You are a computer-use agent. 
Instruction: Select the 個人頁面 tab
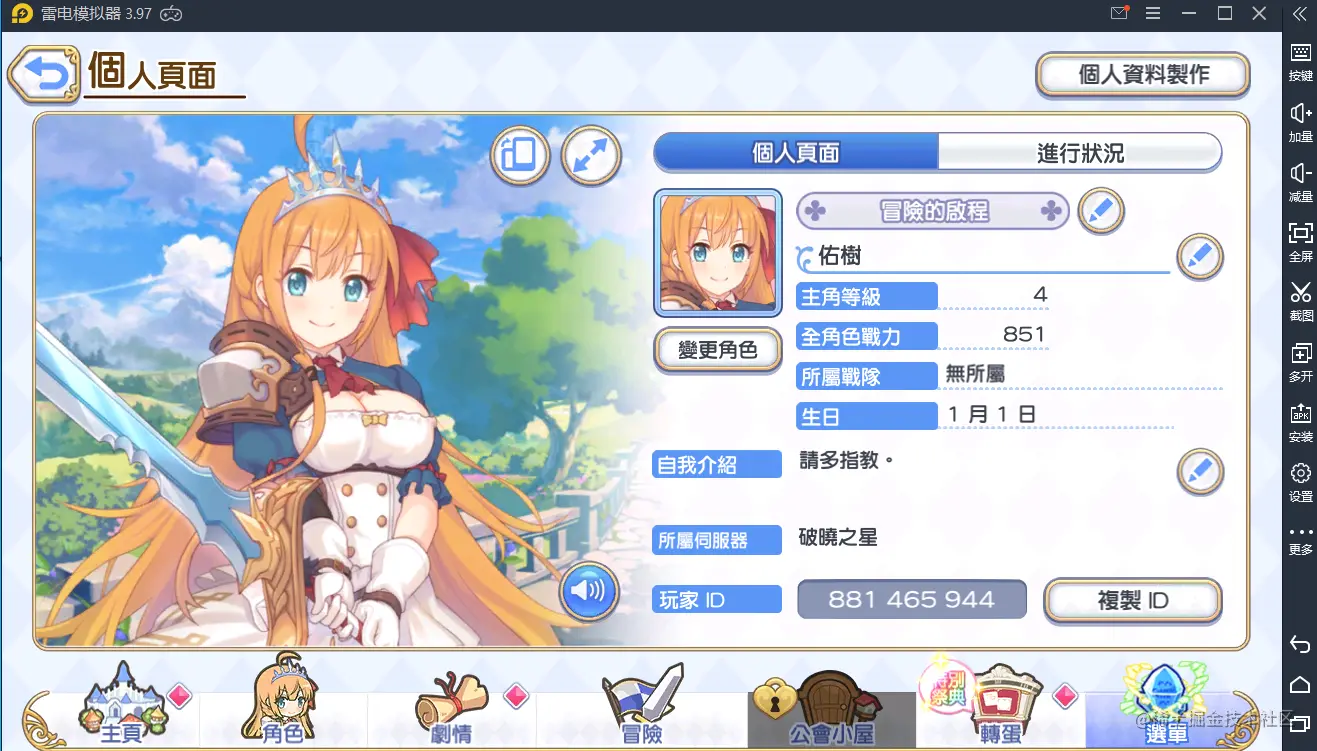pos(796,153)
